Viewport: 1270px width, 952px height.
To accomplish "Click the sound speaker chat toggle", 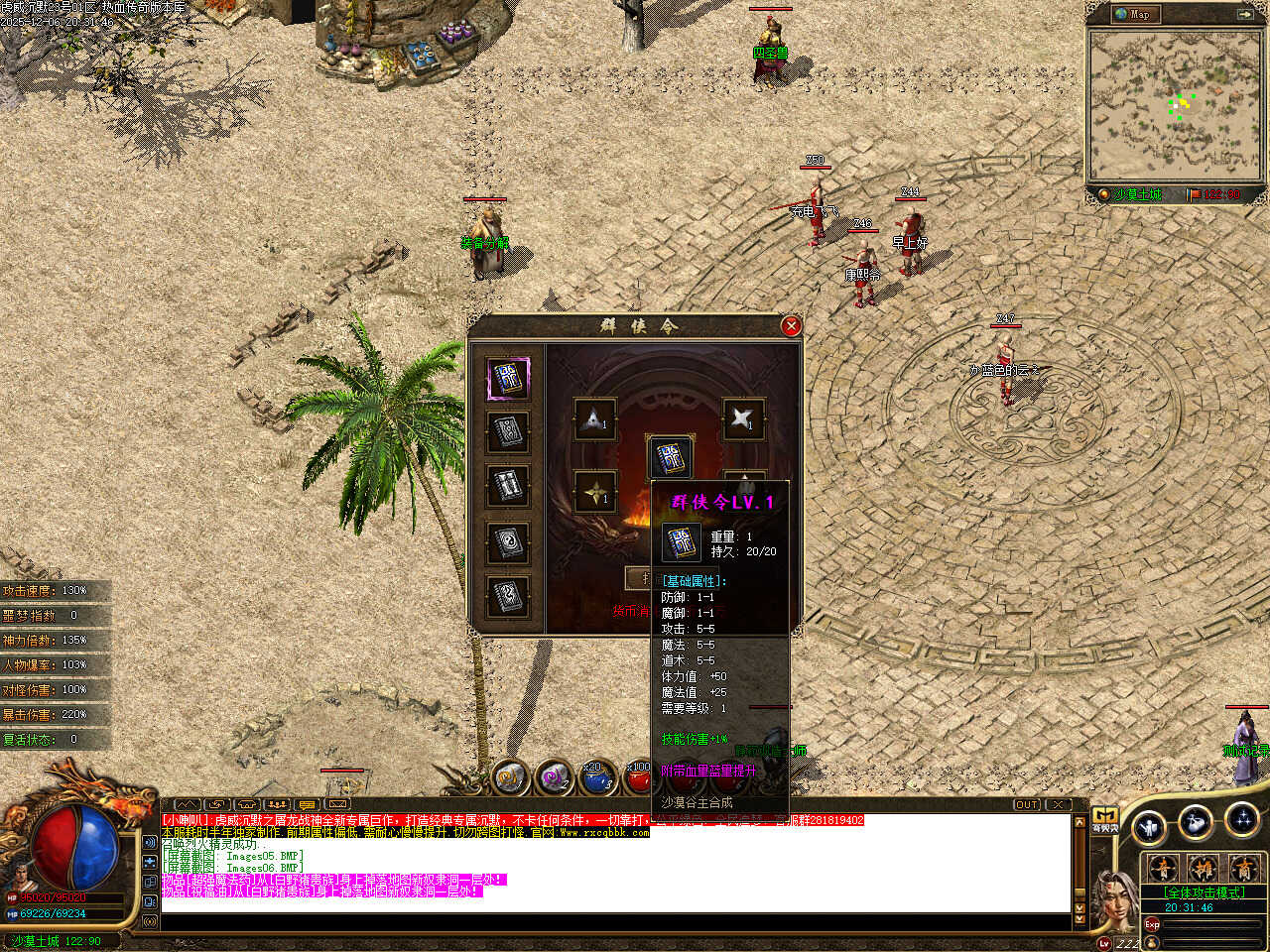I will 150,842.
